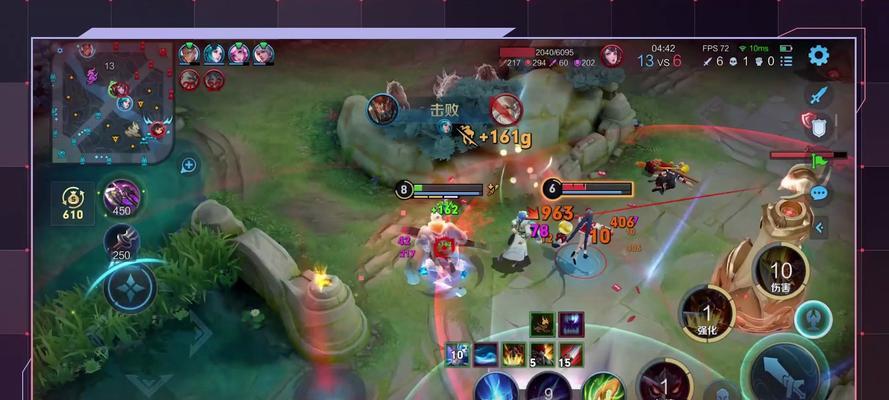889x400 pixels.
Task: Open the shop via the 610 gold icon
Action: pos(72,200)
